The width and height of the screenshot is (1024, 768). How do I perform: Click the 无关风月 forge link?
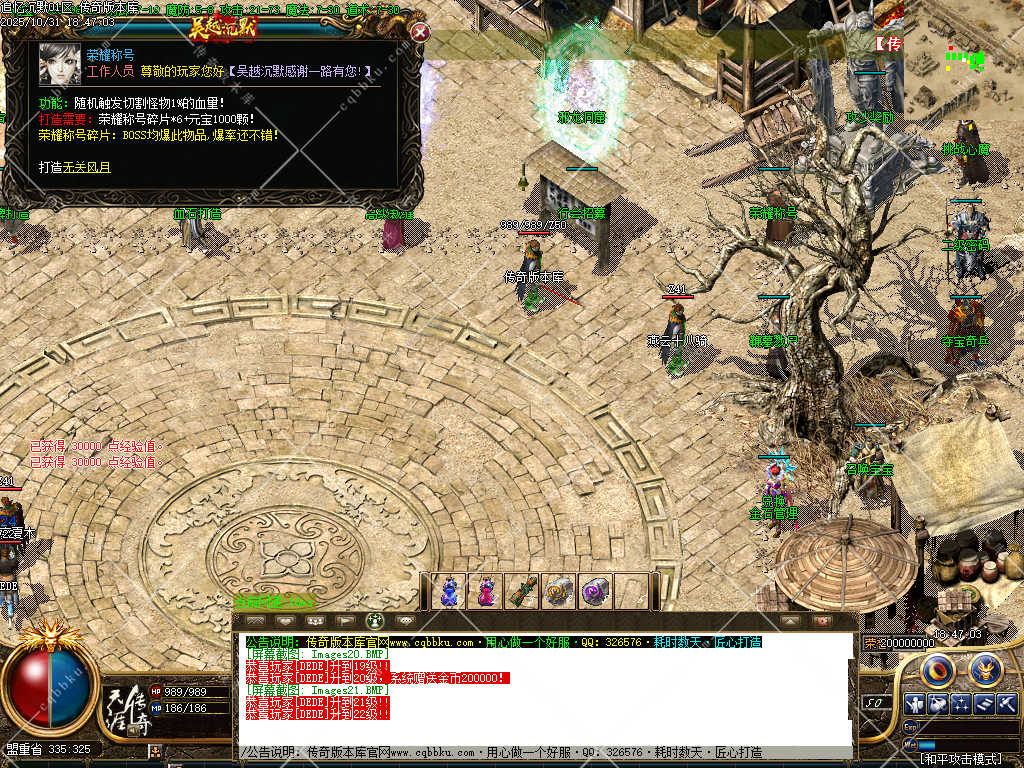point(87,167)
